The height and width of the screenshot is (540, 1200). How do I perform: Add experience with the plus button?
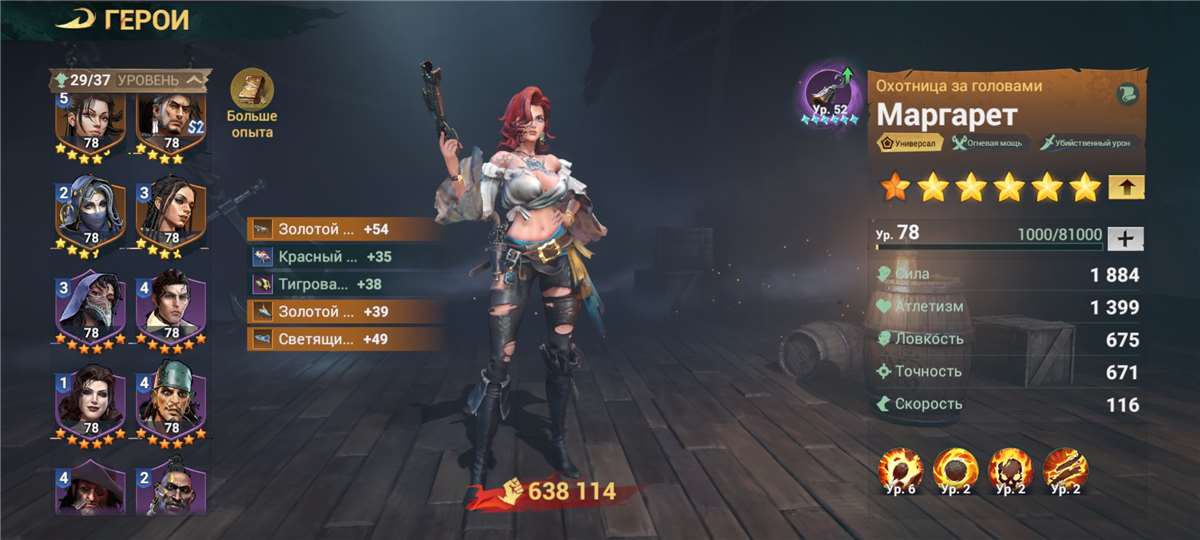click(1126, 238)
